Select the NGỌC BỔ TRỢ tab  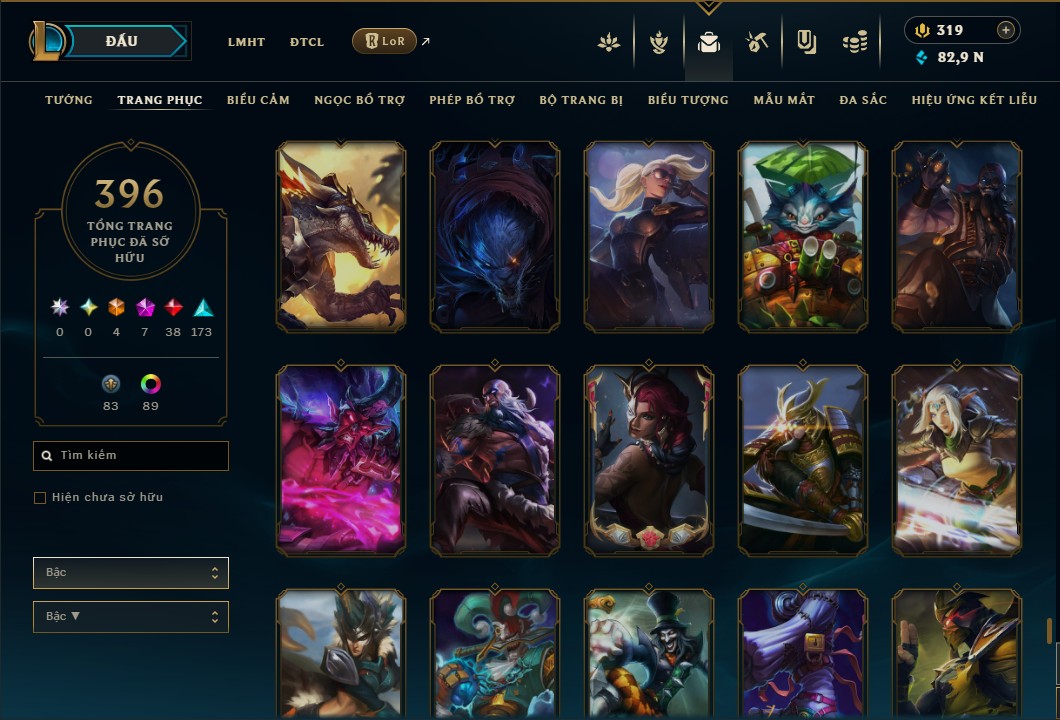(359, 100)
